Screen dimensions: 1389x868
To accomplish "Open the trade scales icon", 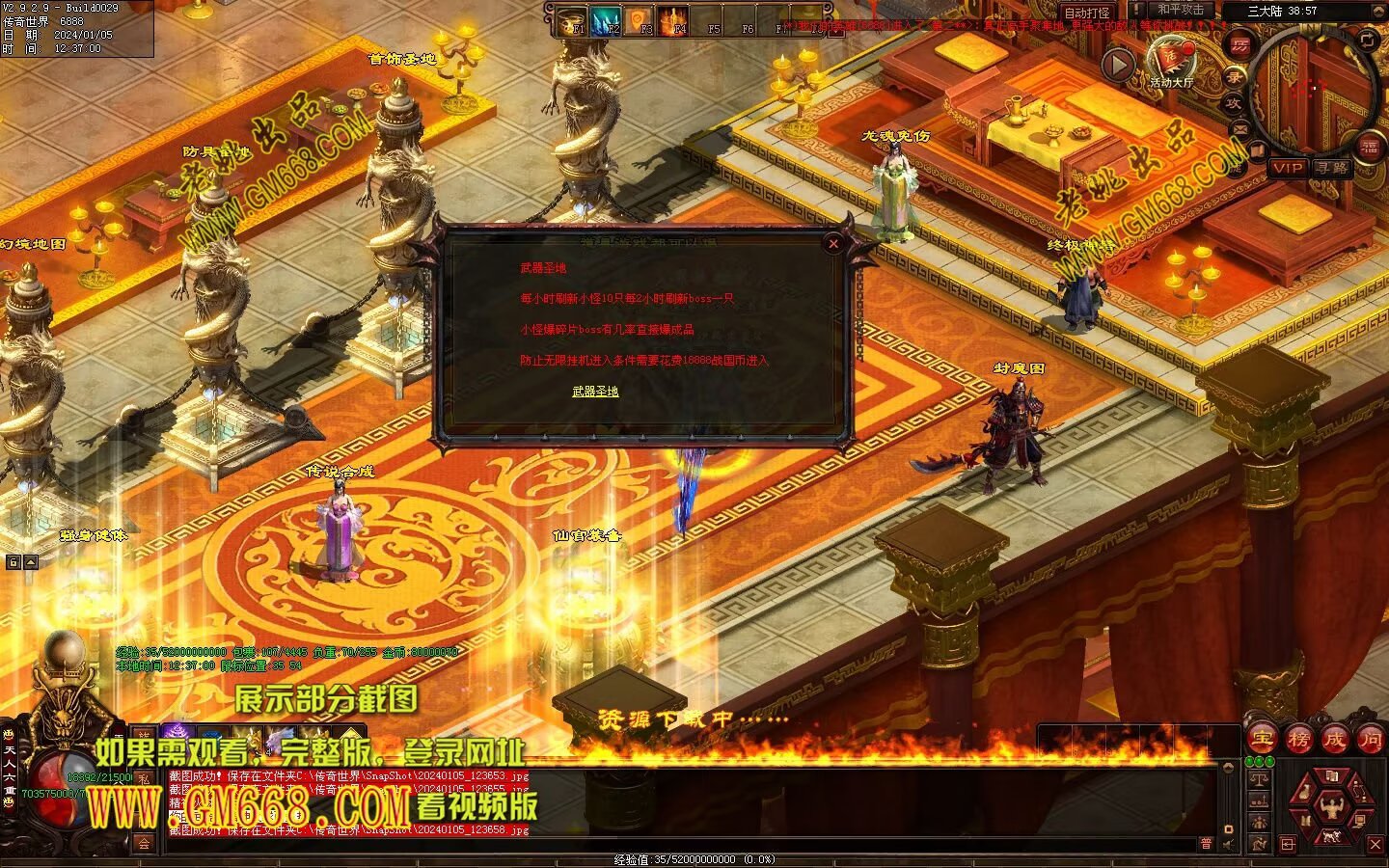I will pos(1259,778).
